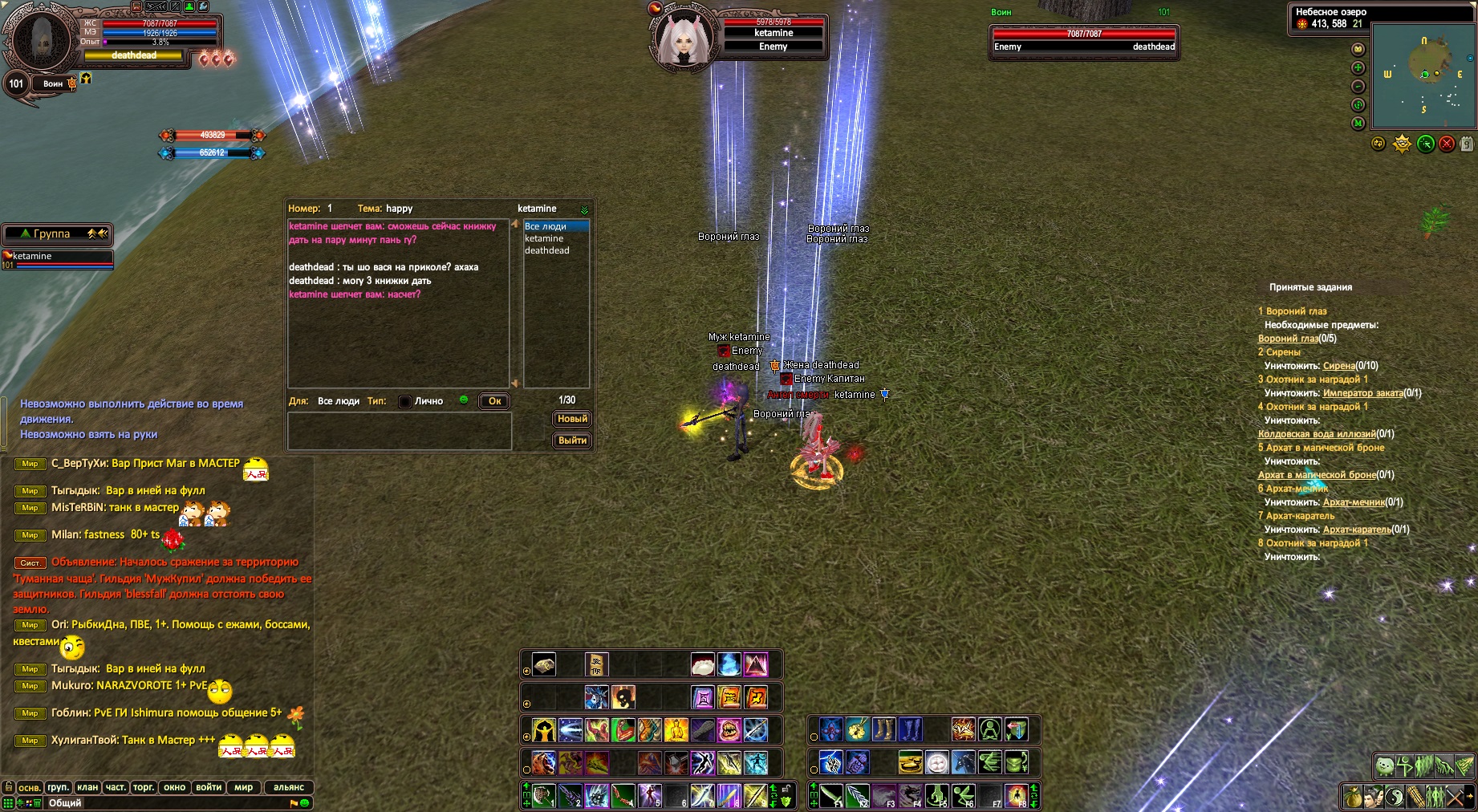Focus the chat room message input box
Viewport: 1478px width, 812px height.
click(400, 431)
